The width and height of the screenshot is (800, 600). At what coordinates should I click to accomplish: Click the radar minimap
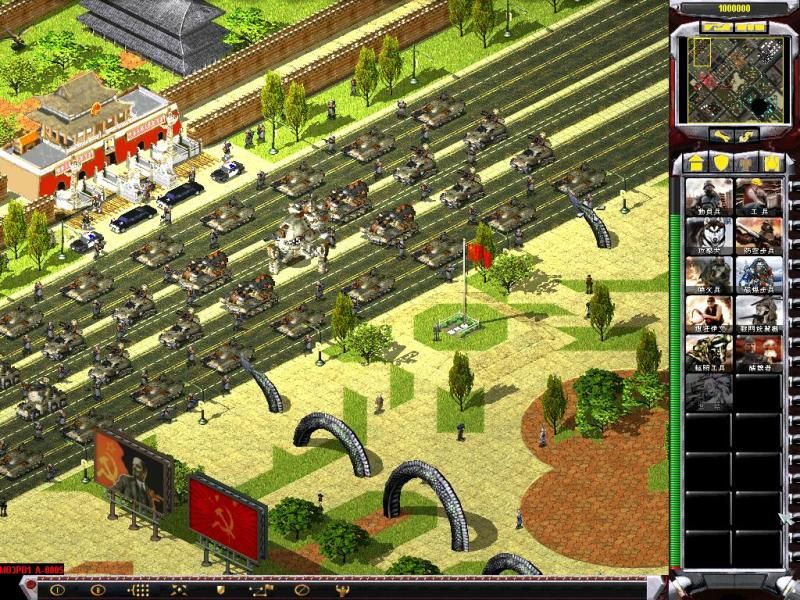pyautogui.click(x=733, y=76)
